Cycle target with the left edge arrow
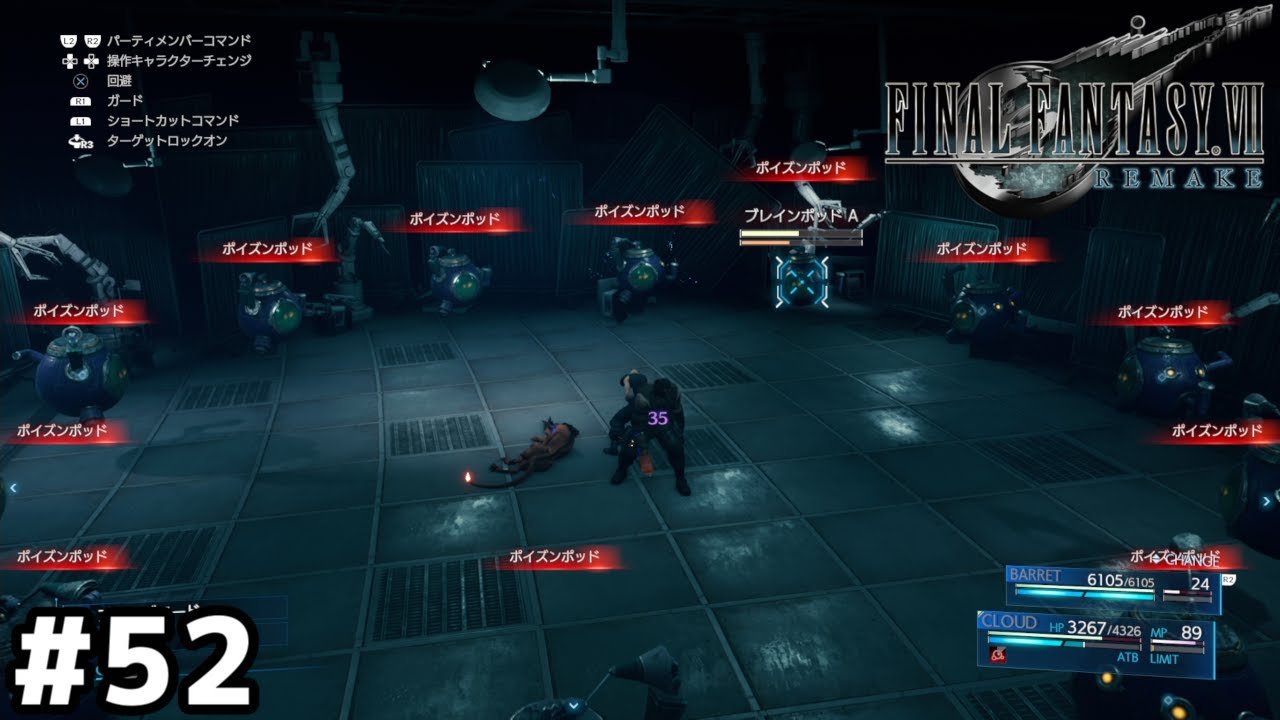The image size is (1280, 720). 13,487
